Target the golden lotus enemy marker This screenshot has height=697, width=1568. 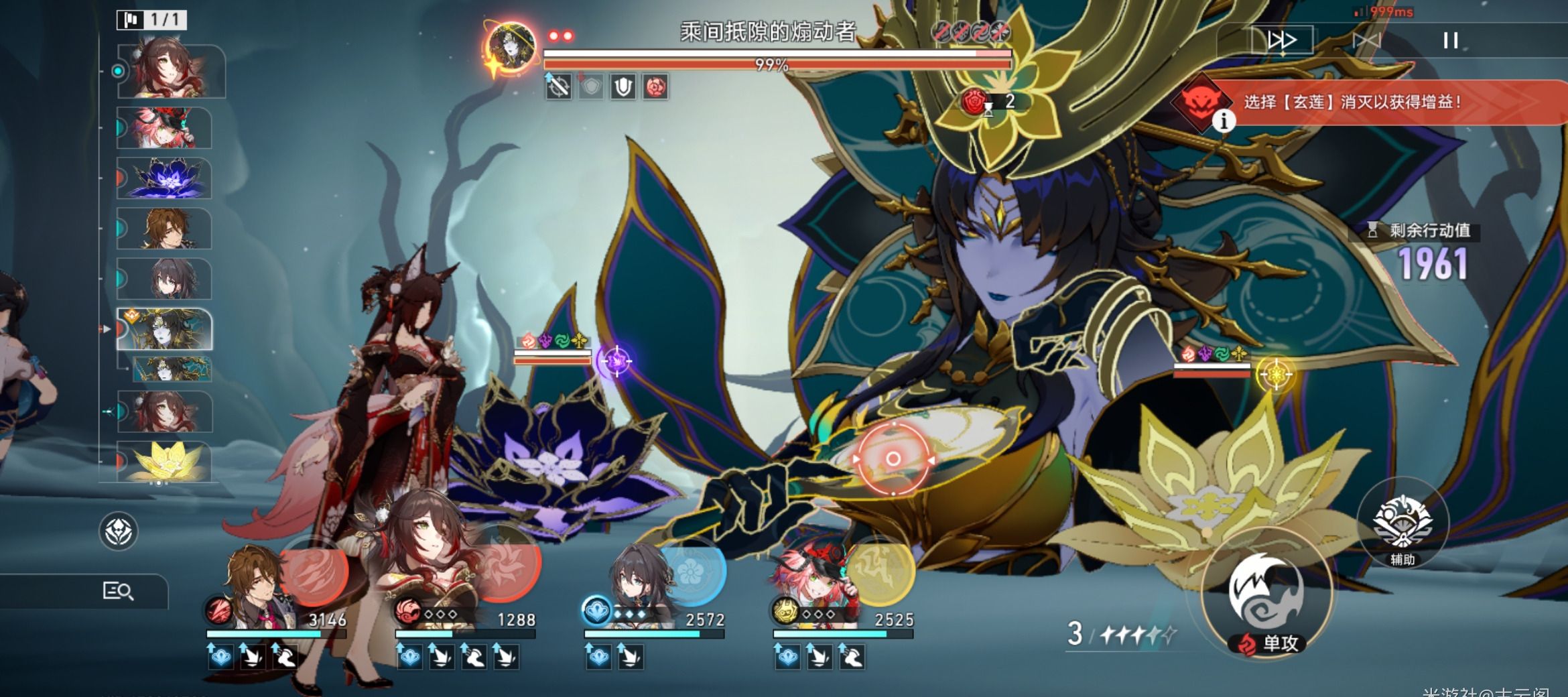pos(1275,374)
